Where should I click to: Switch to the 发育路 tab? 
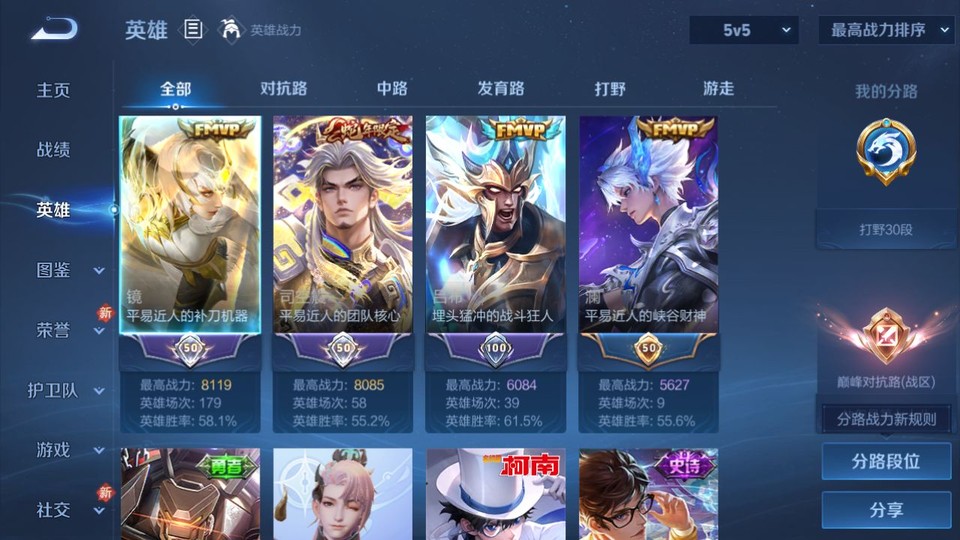501,89
